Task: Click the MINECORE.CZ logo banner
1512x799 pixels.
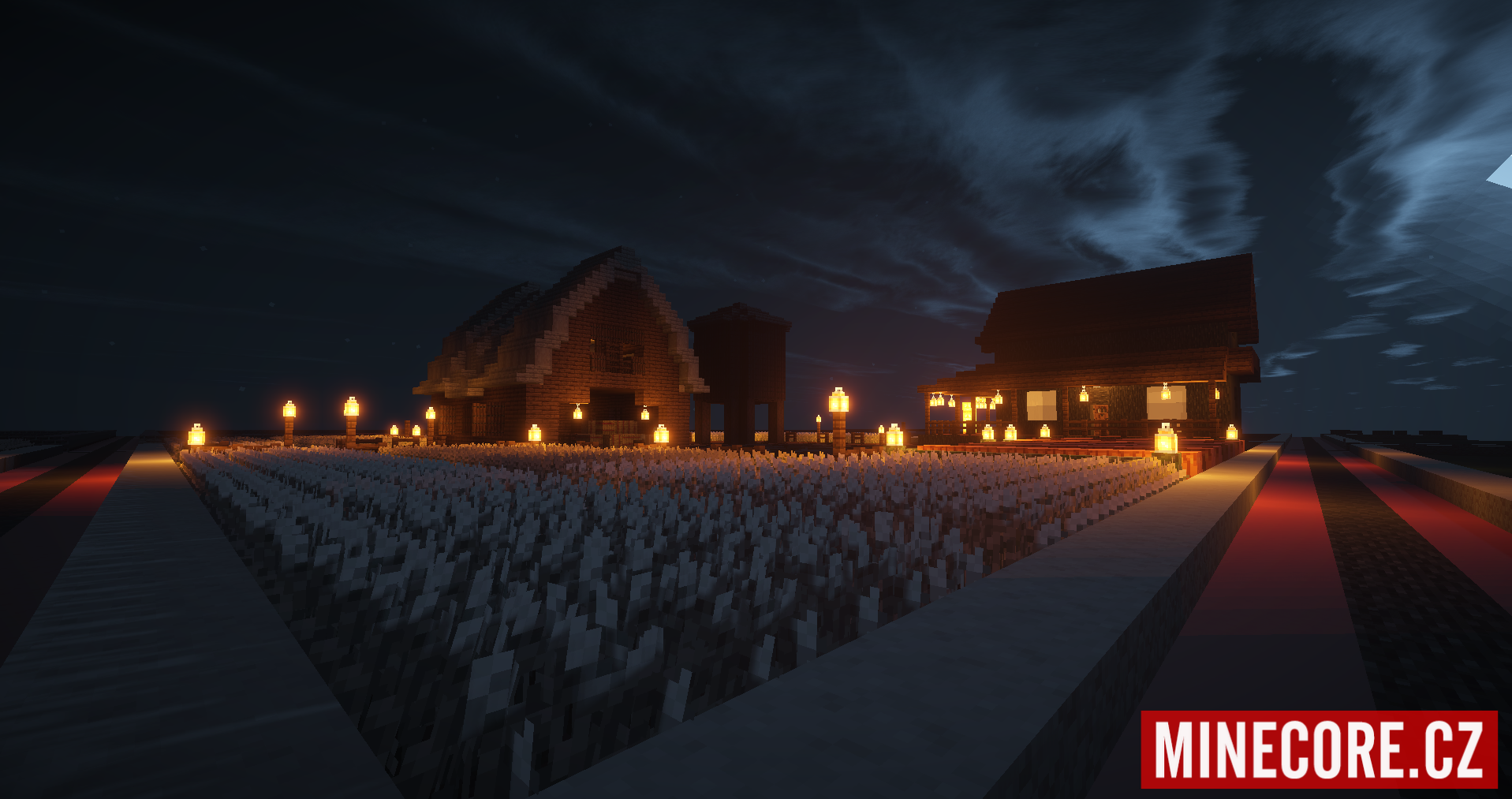Action: pos(1319,749)
